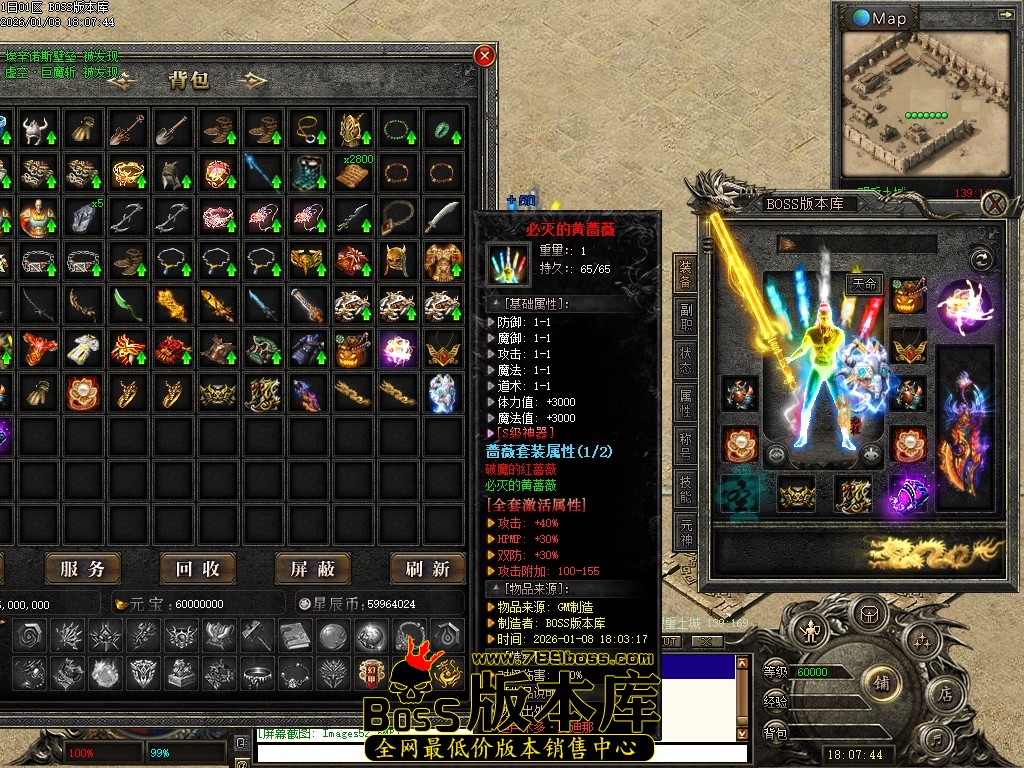Open the 称号 titles tab
The image size is (1024, 768).
686,441
